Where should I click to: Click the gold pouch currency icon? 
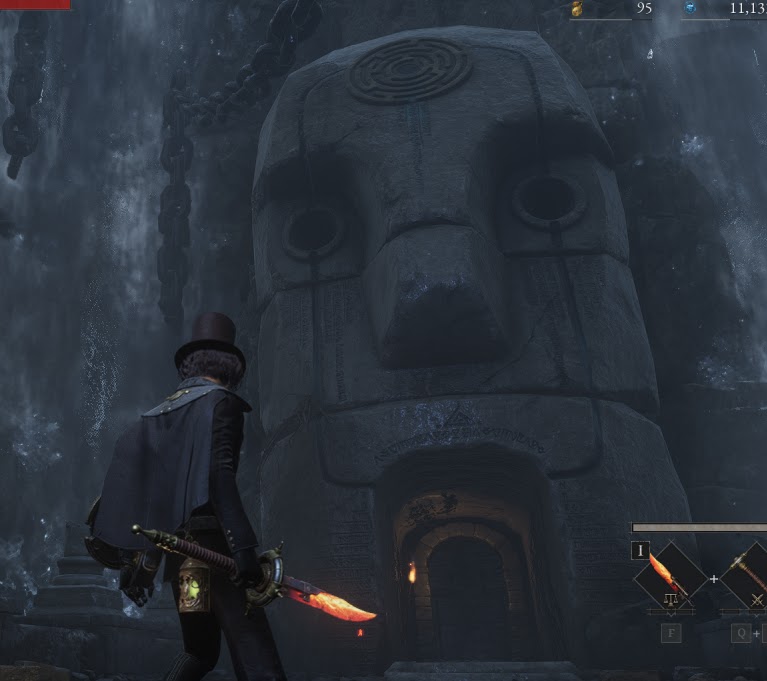tap(577, 9)
